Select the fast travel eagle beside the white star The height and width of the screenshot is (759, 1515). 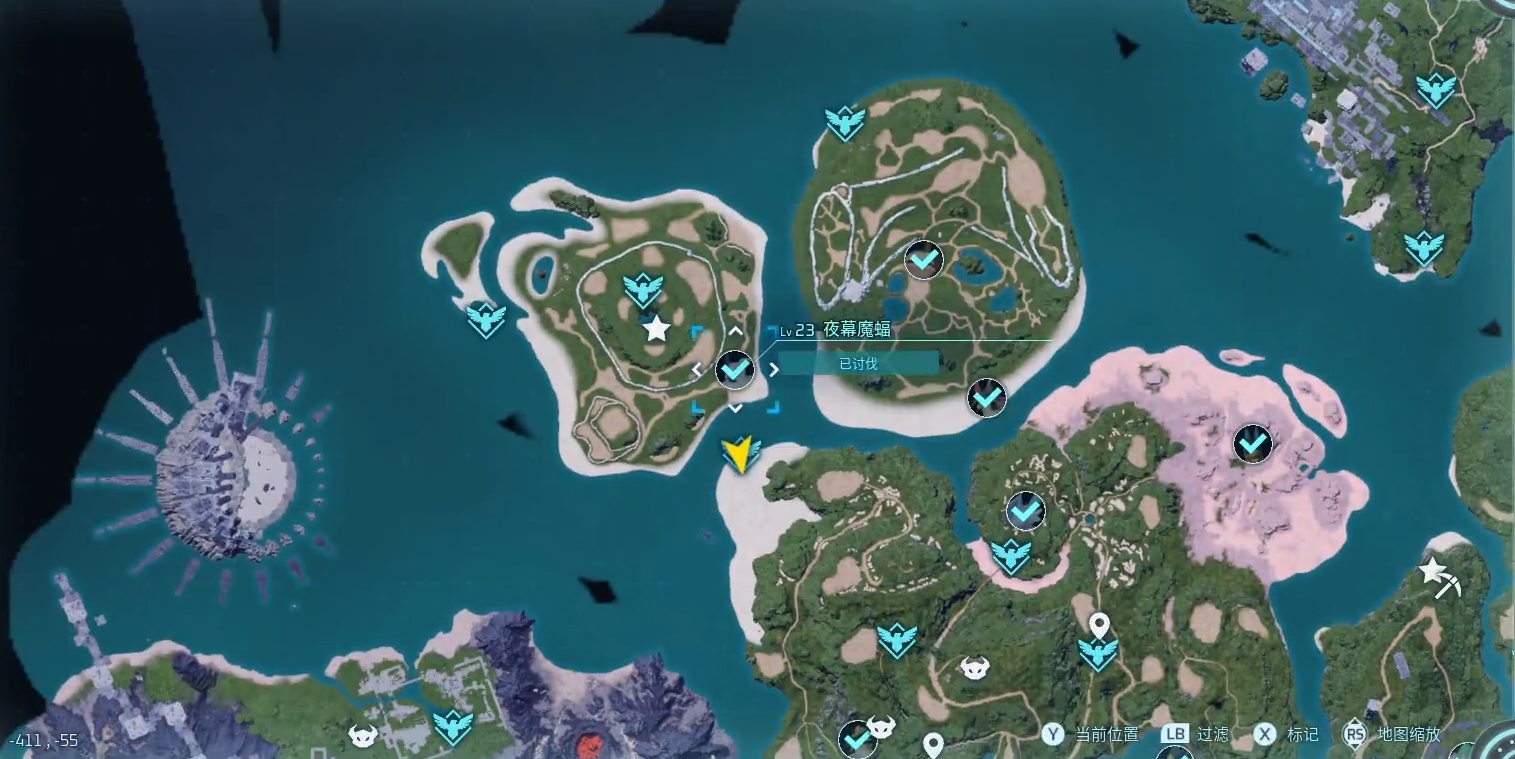click(x=643, y=290)
